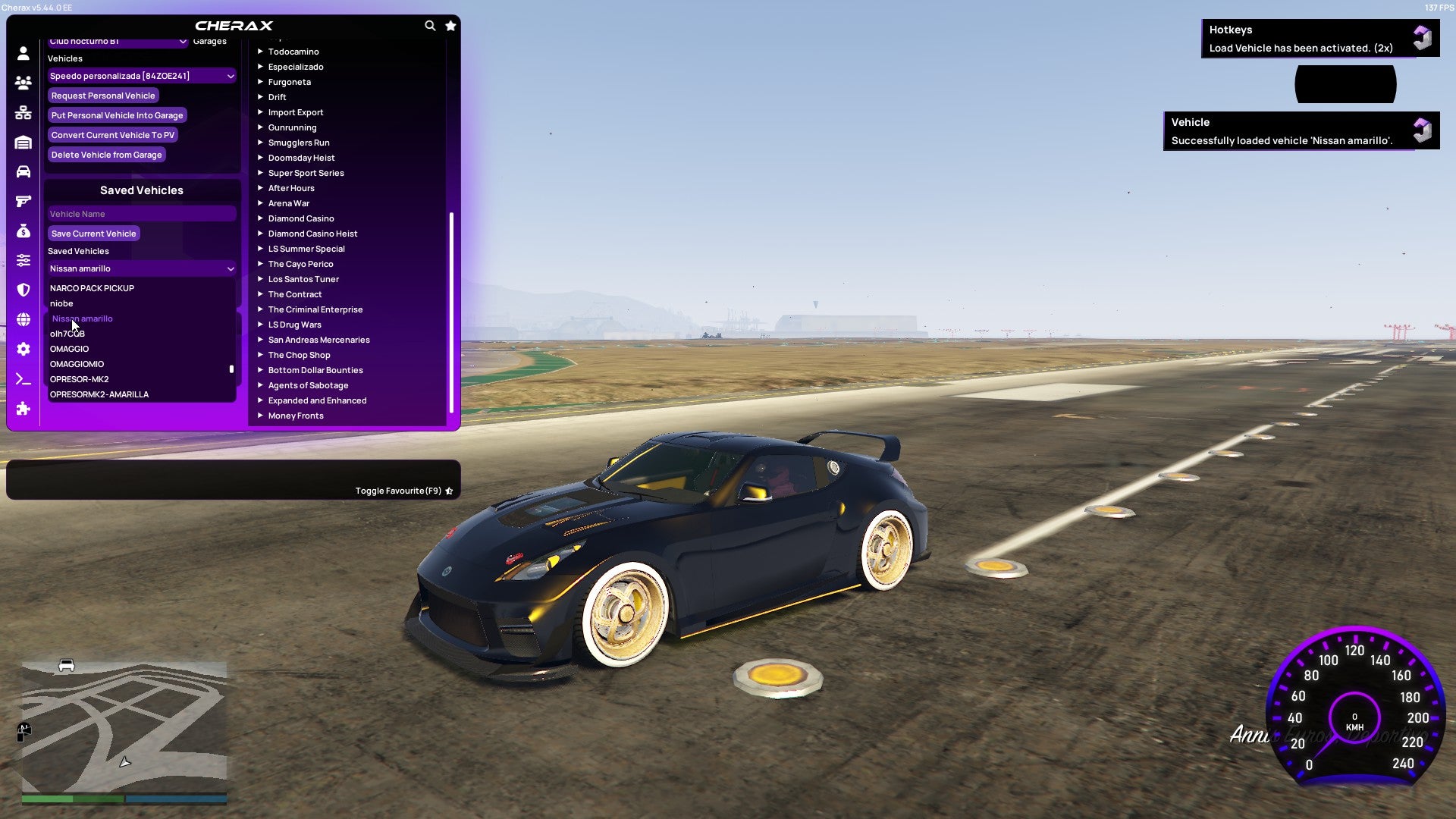Expand the Doomsday Heist category

tap(300, 157)
